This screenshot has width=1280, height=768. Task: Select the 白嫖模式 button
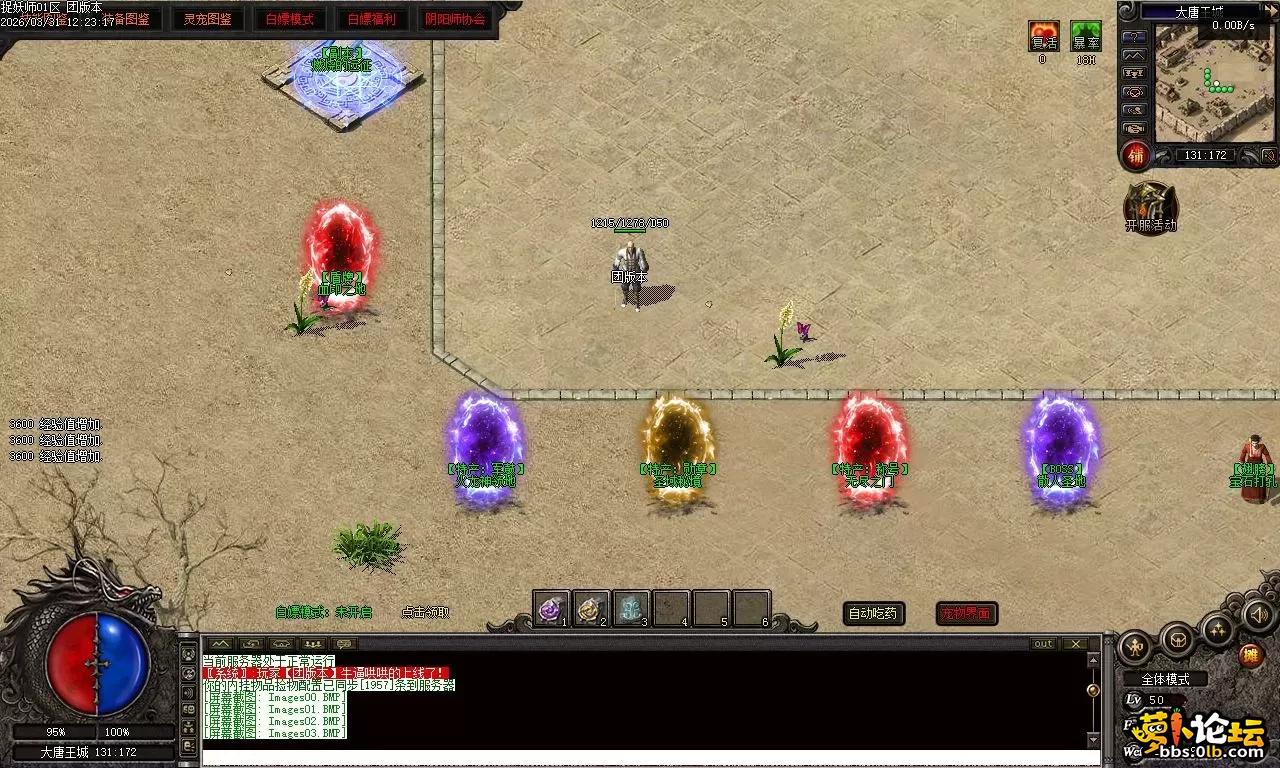(289, 19)
